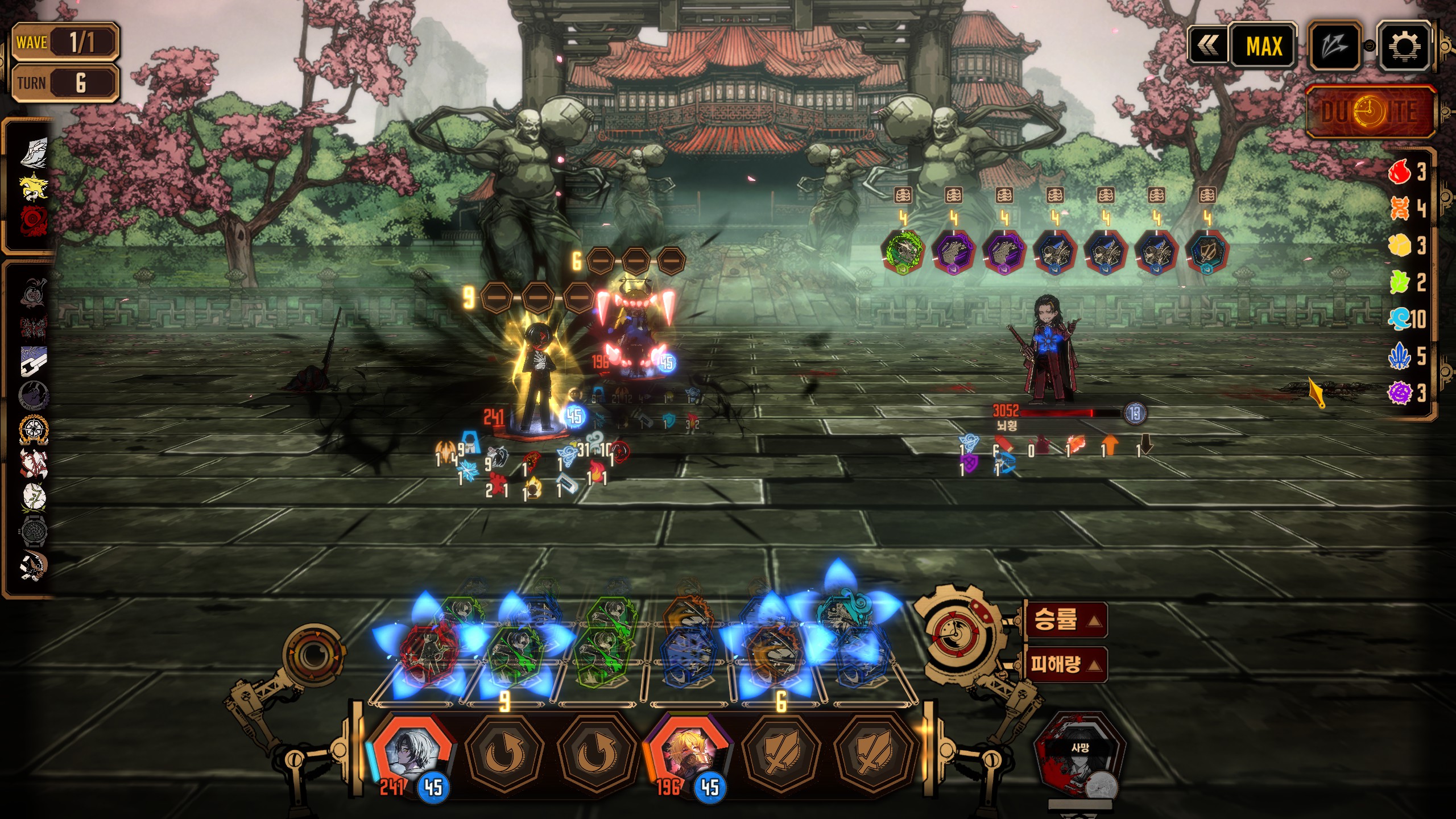1456x819 pixels.
Task: Click the golden eye lens on the dashboard
Action: point(313,655)
